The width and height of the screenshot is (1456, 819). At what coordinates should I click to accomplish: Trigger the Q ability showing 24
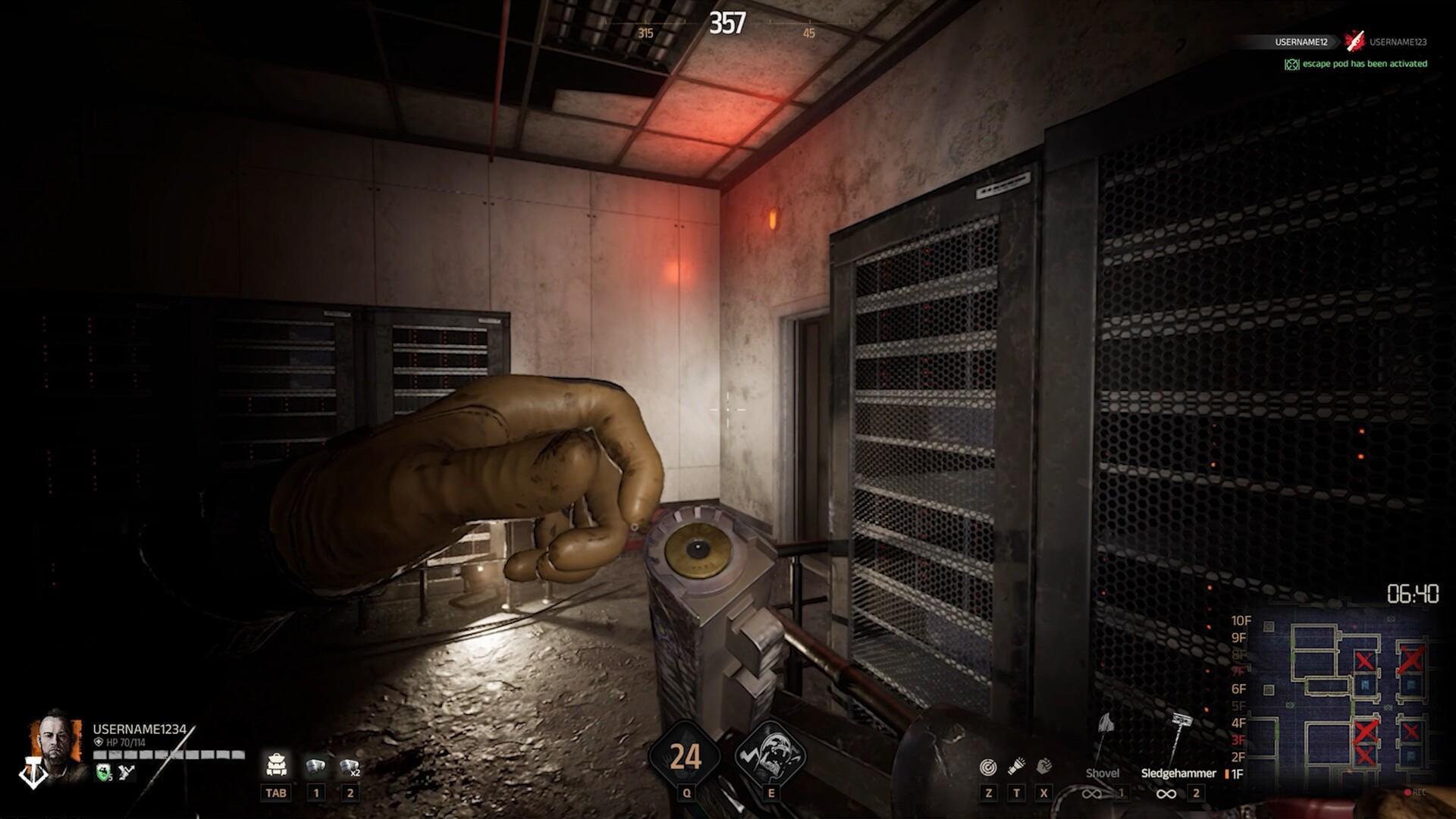(686, 757)
